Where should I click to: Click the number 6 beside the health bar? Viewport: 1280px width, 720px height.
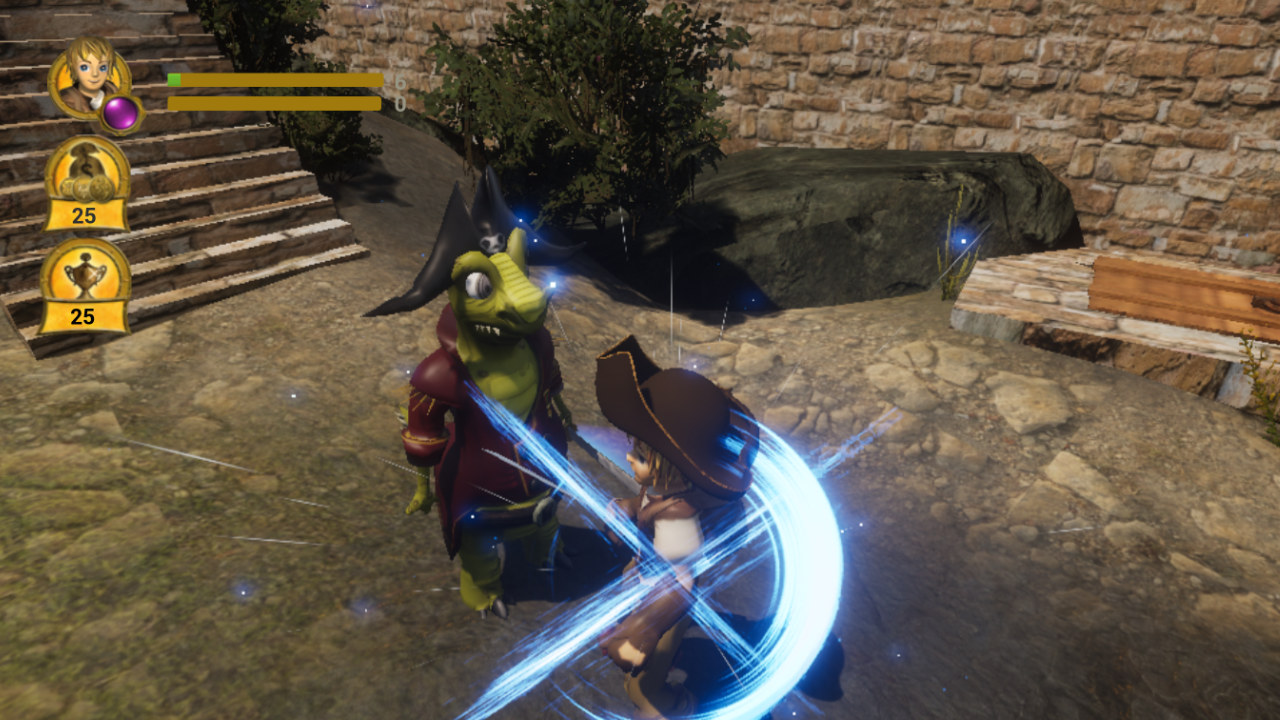click(401, 80)
